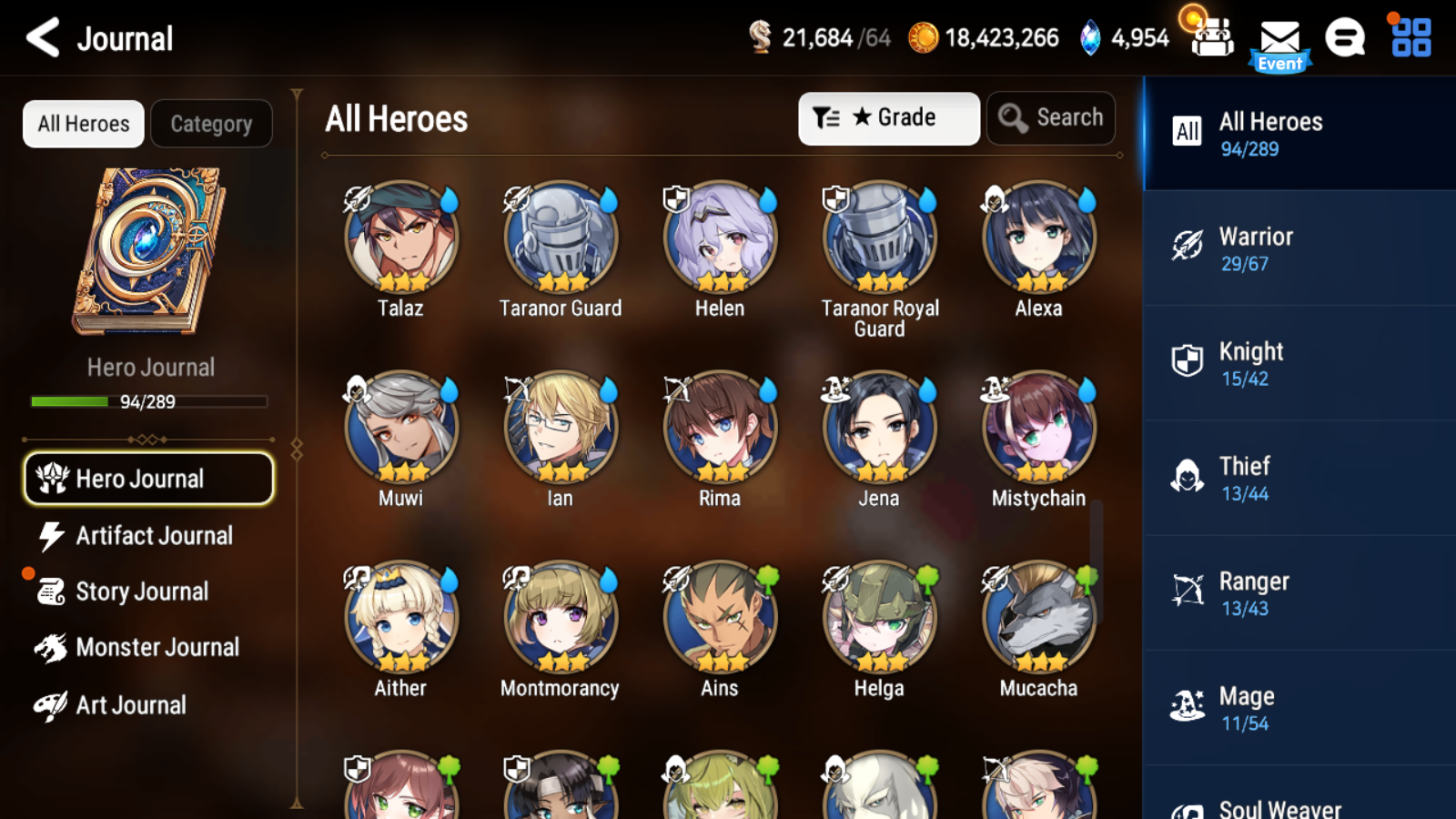This screenshot has width=1456, height=819.
Task: Switch to the Category tab
Action: coord(212,124)
